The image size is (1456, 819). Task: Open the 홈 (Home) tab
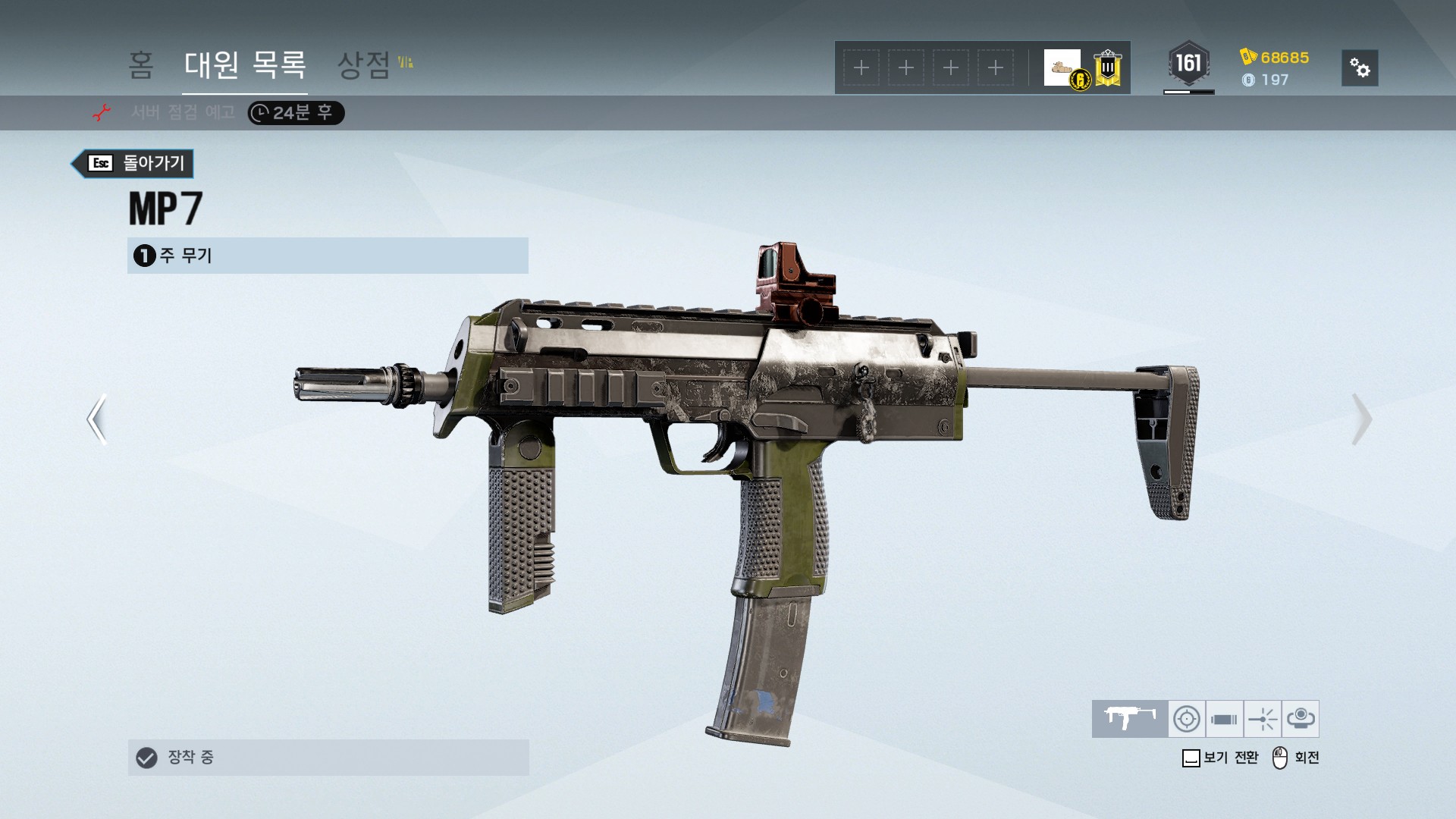(x=141, y=65)
